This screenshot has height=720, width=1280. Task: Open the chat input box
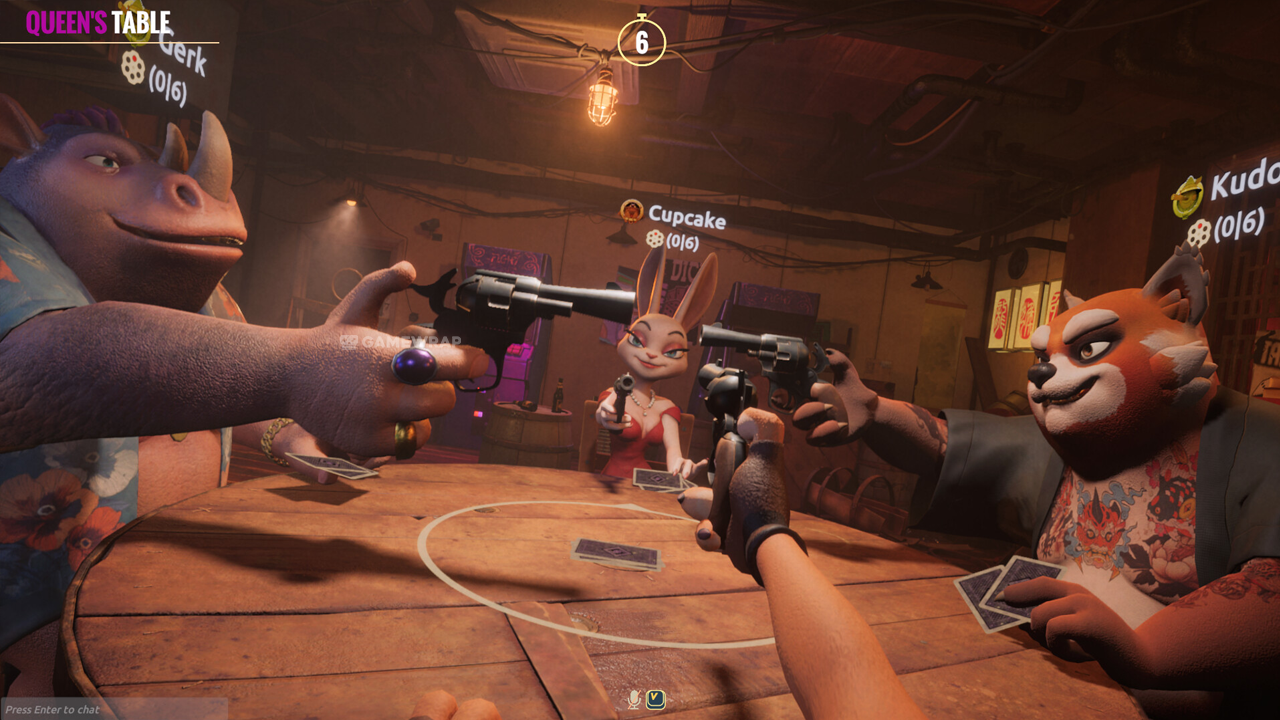(x=112, y=709)
